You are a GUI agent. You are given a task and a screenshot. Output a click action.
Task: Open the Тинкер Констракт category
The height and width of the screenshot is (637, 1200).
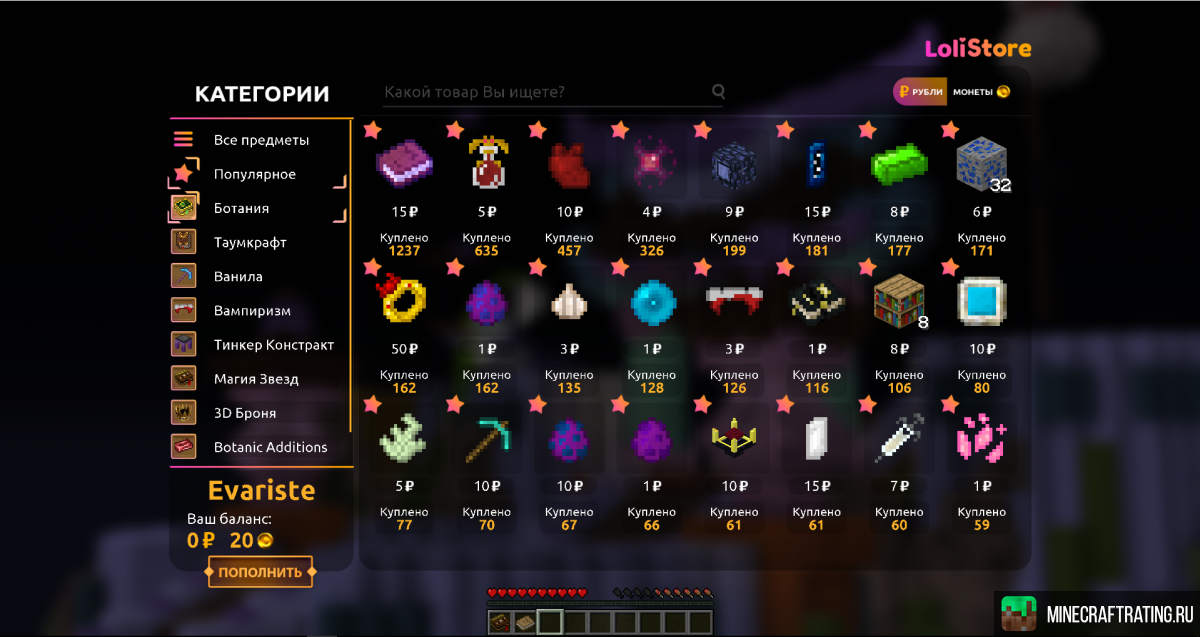click(x=273, y=345)
